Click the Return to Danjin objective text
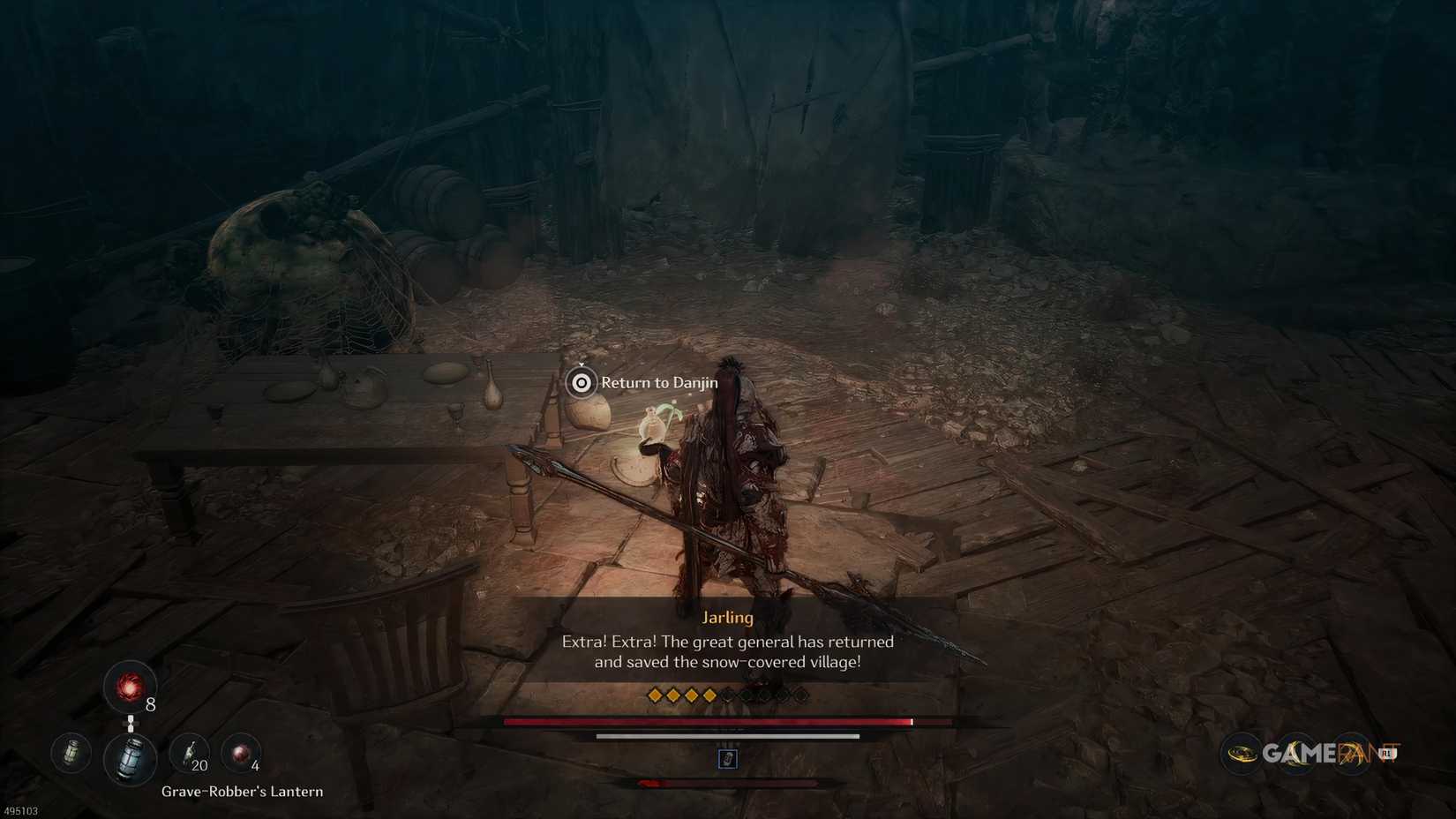 click(x=659, y=383)
